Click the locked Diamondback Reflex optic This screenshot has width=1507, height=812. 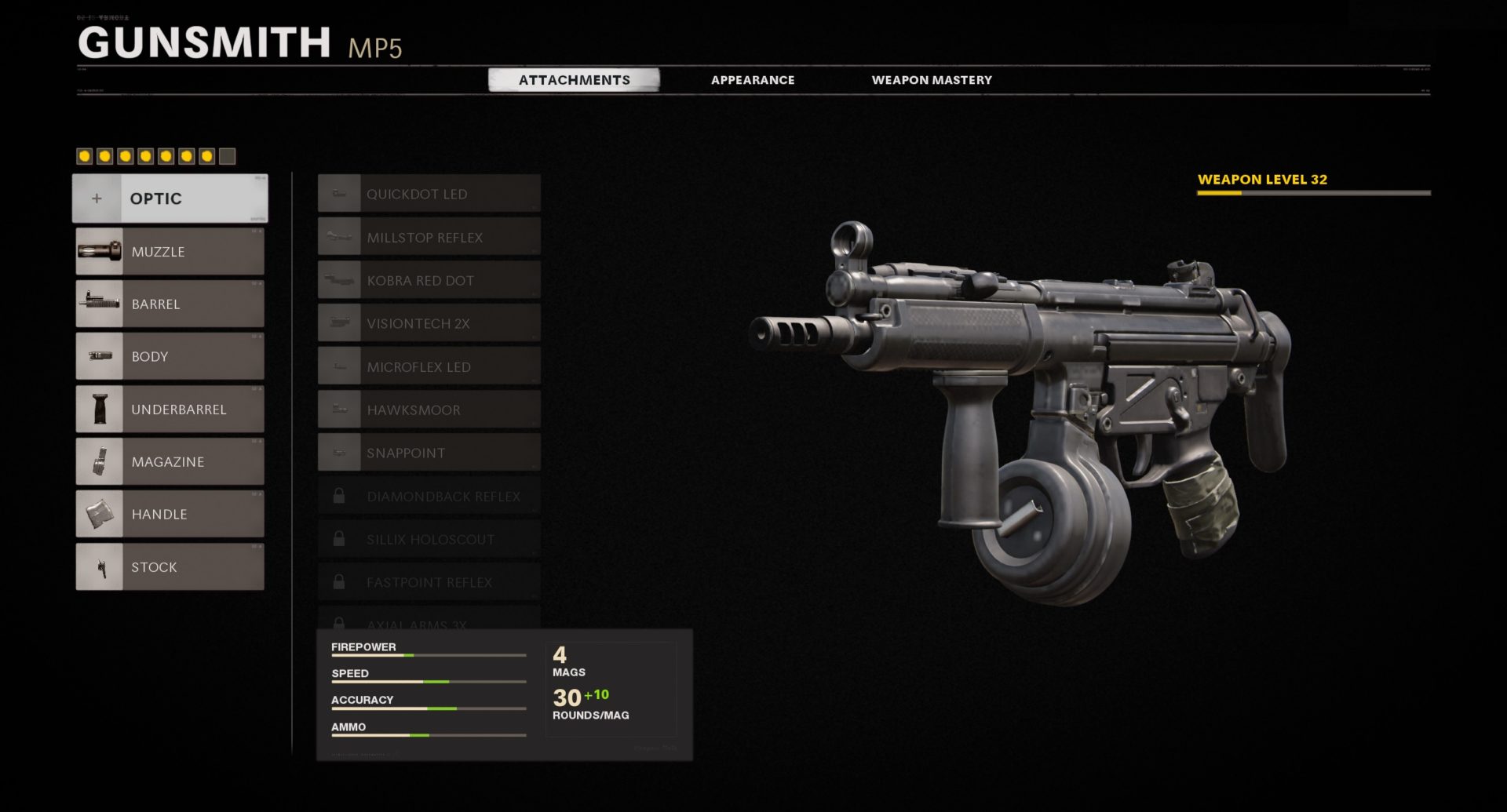(429, 497)
